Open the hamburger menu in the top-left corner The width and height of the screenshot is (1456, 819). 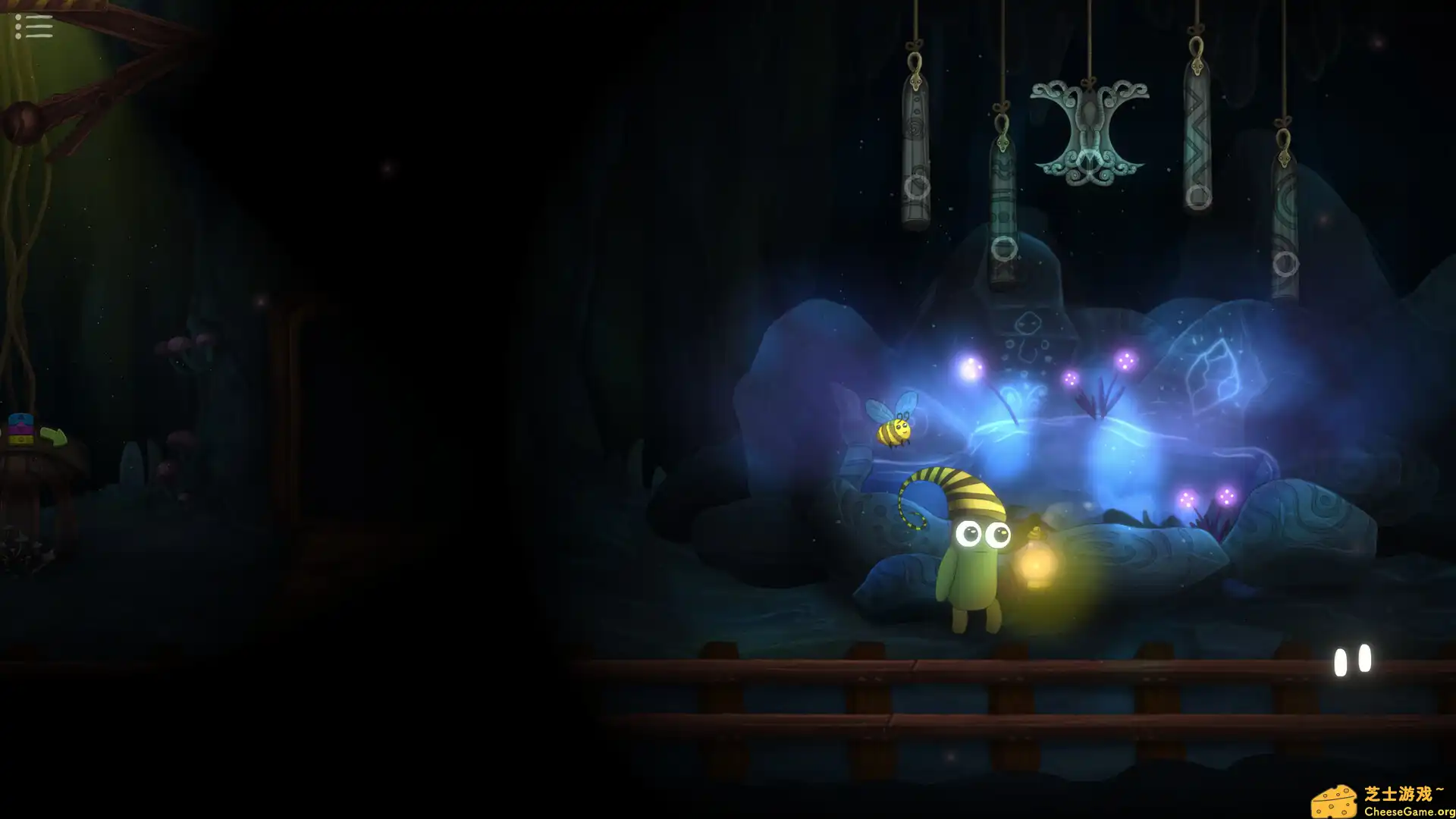pos(34,27)
